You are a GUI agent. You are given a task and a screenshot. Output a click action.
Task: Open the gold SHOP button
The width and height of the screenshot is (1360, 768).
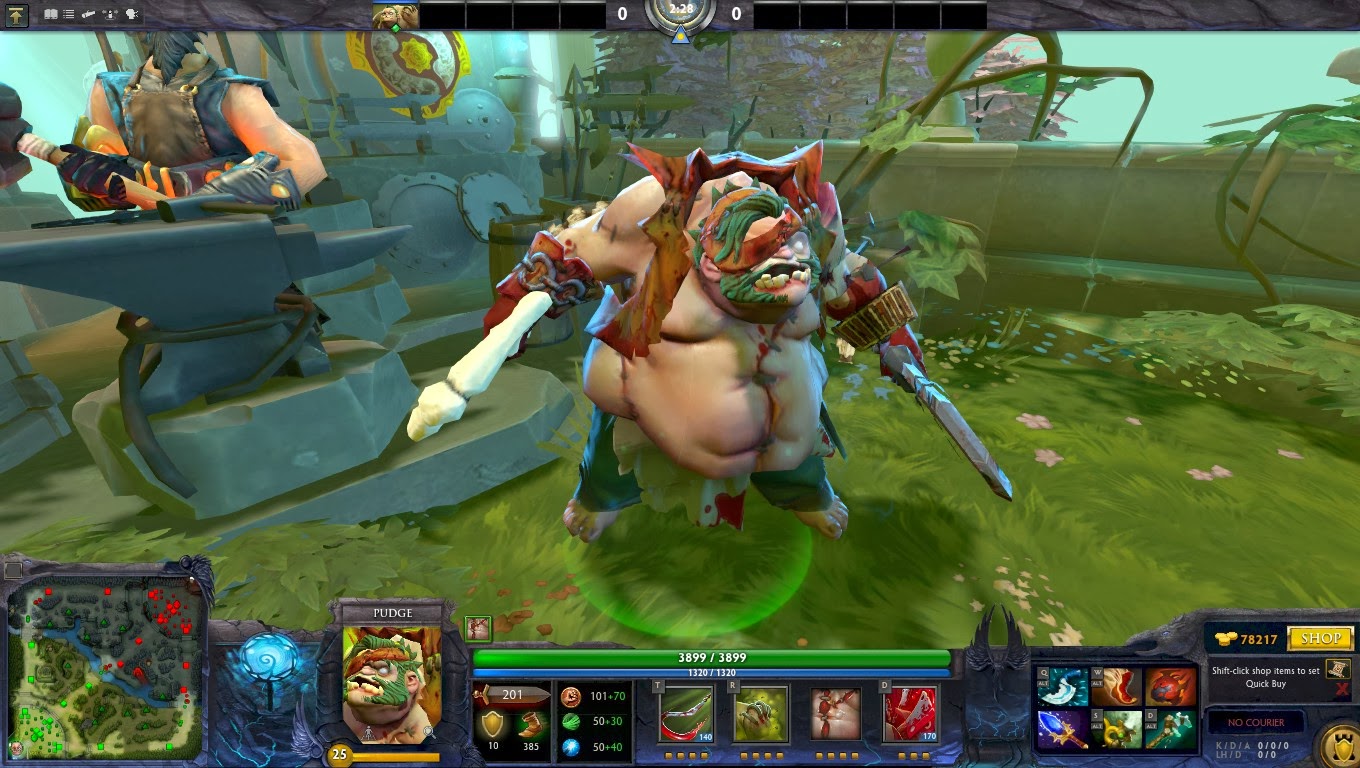(1320, 638)
